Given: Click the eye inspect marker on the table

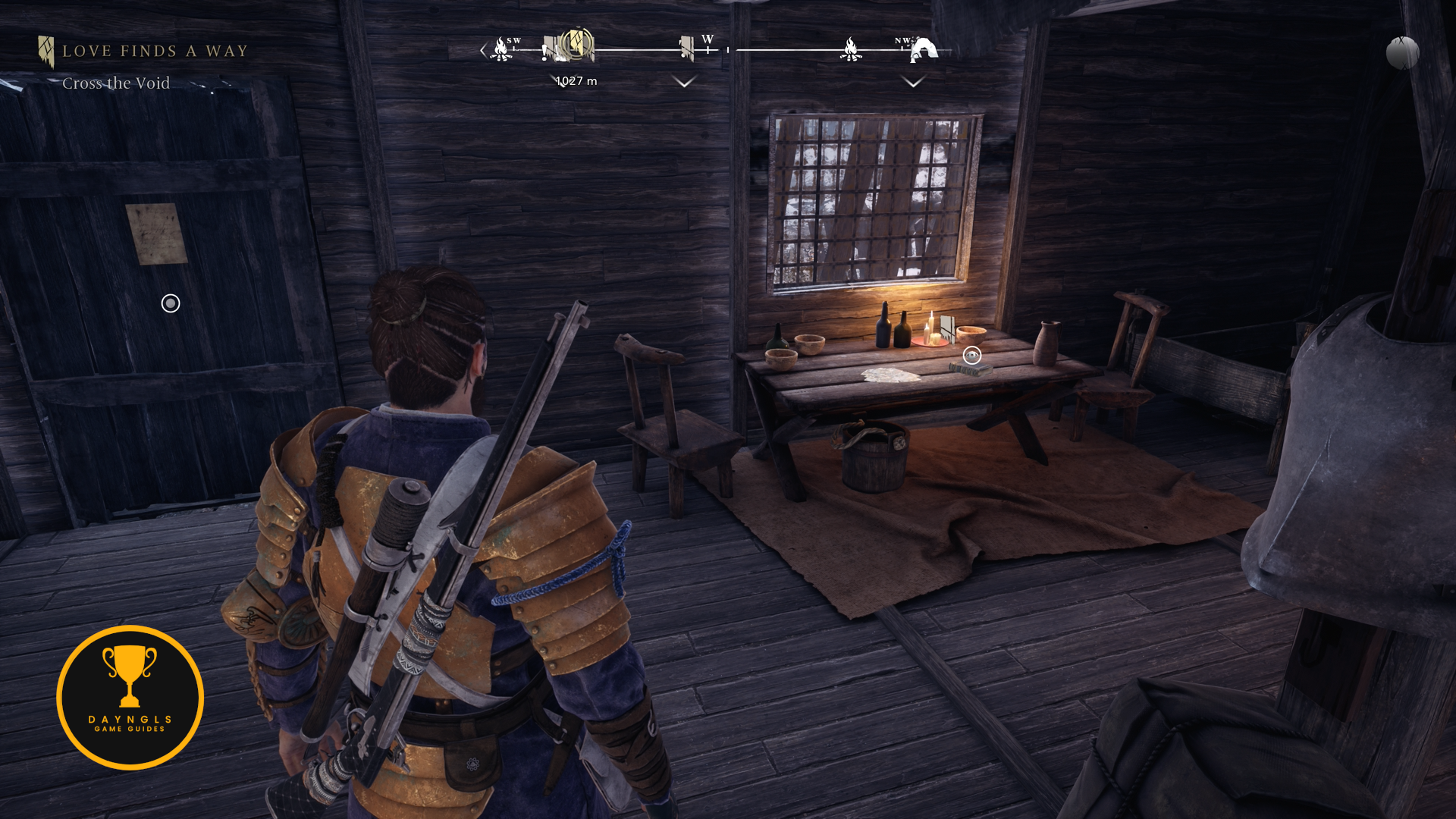Looking at the screenshot, I should tap(971, 355).
